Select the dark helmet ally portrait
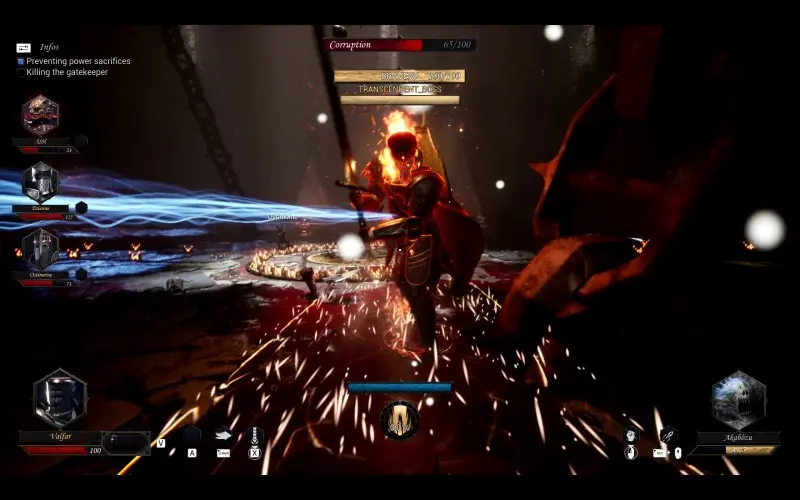This screenshot has width=800, height=500. click(x=40, y=248)
